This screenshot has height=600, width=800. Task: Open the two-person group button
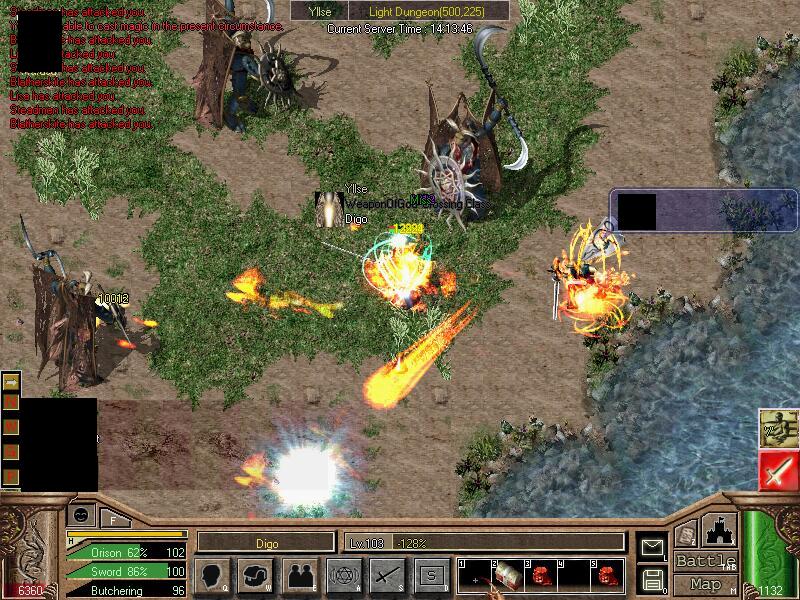[301, 575]
